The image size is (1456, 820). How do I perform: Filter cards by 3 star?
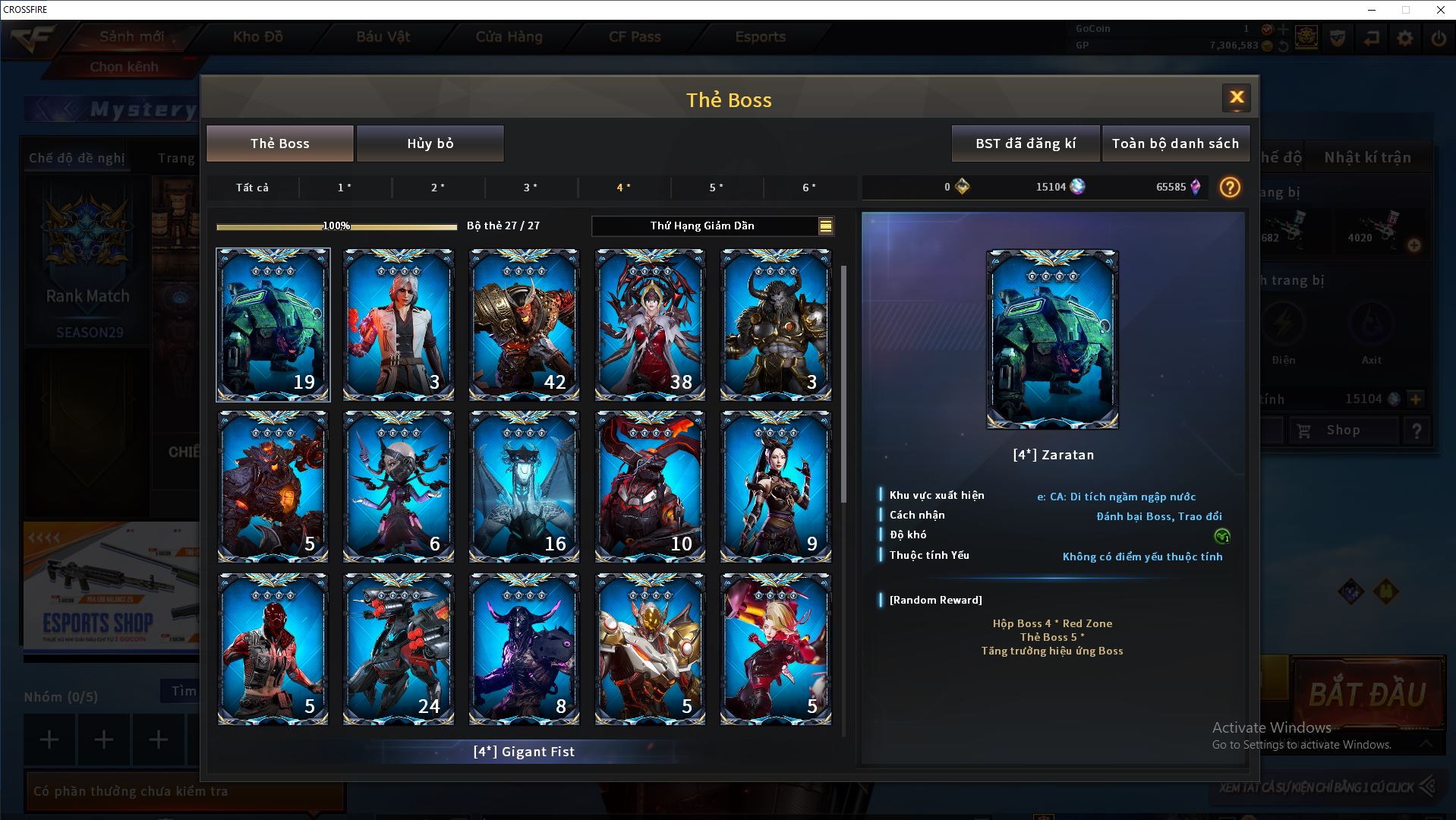click(x=531, y=188)
